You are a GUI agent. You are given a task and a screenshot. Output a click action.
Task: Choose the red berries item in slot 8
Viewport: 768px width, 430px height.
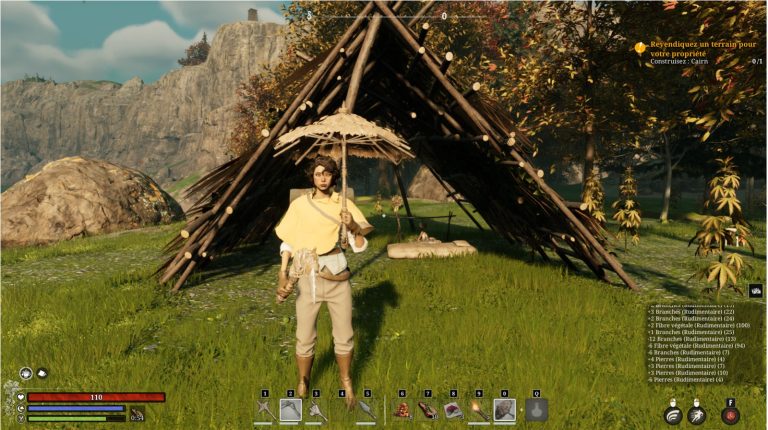tap(453, 410)
